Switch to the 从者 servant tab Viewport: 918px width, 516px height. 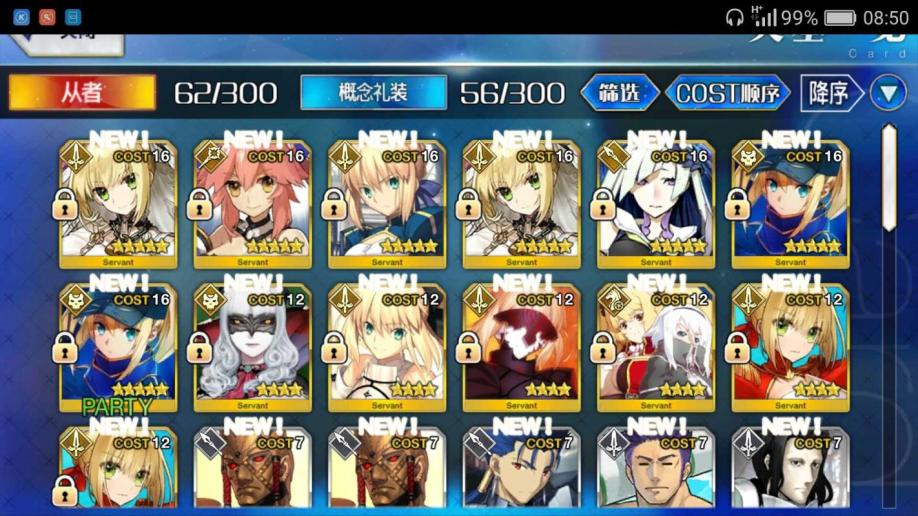pos(82,93)
